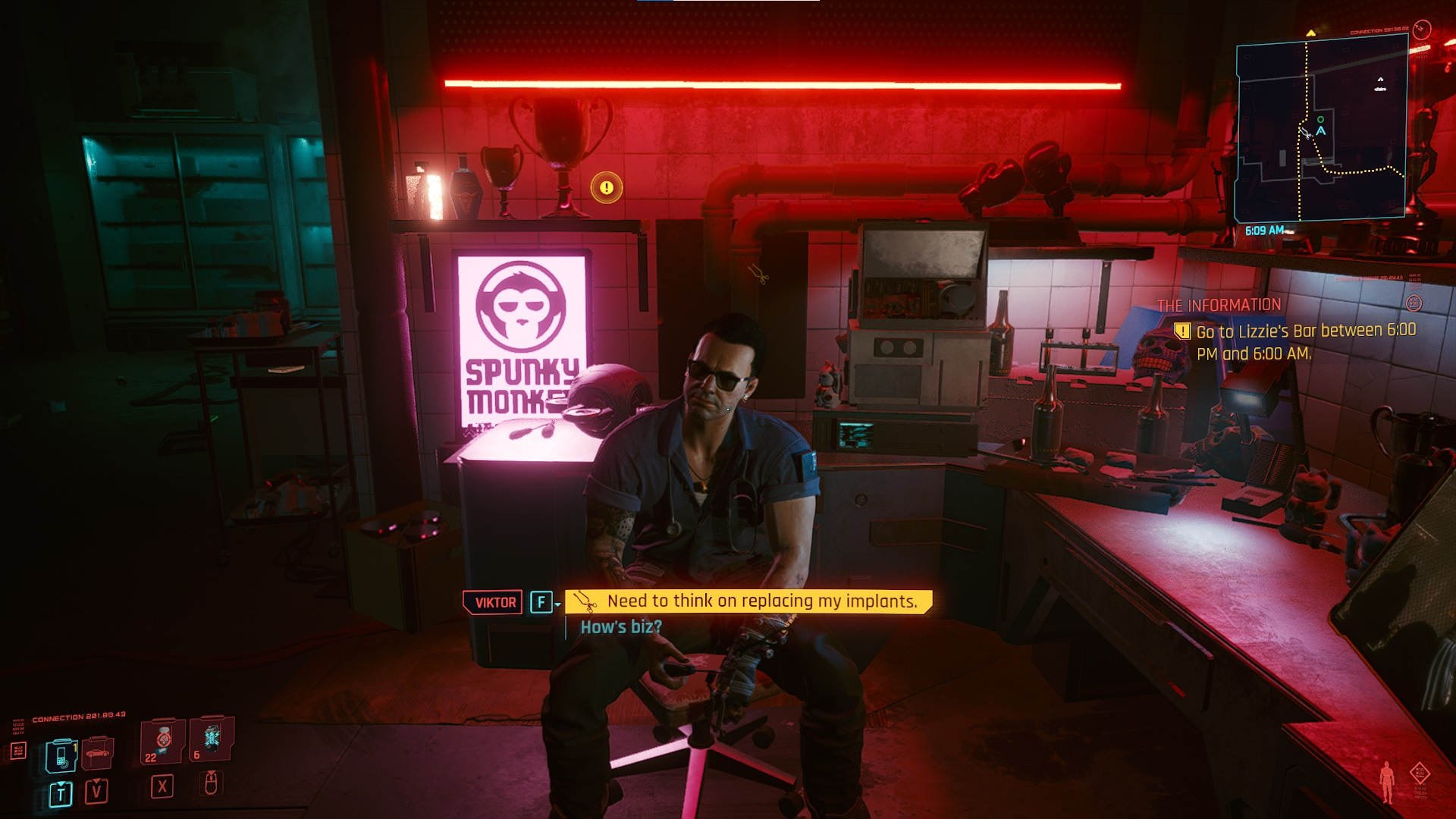Select the Lizzie's Bar objective text
Viewport: 1456px width, 819px height.
point(1305,342)
